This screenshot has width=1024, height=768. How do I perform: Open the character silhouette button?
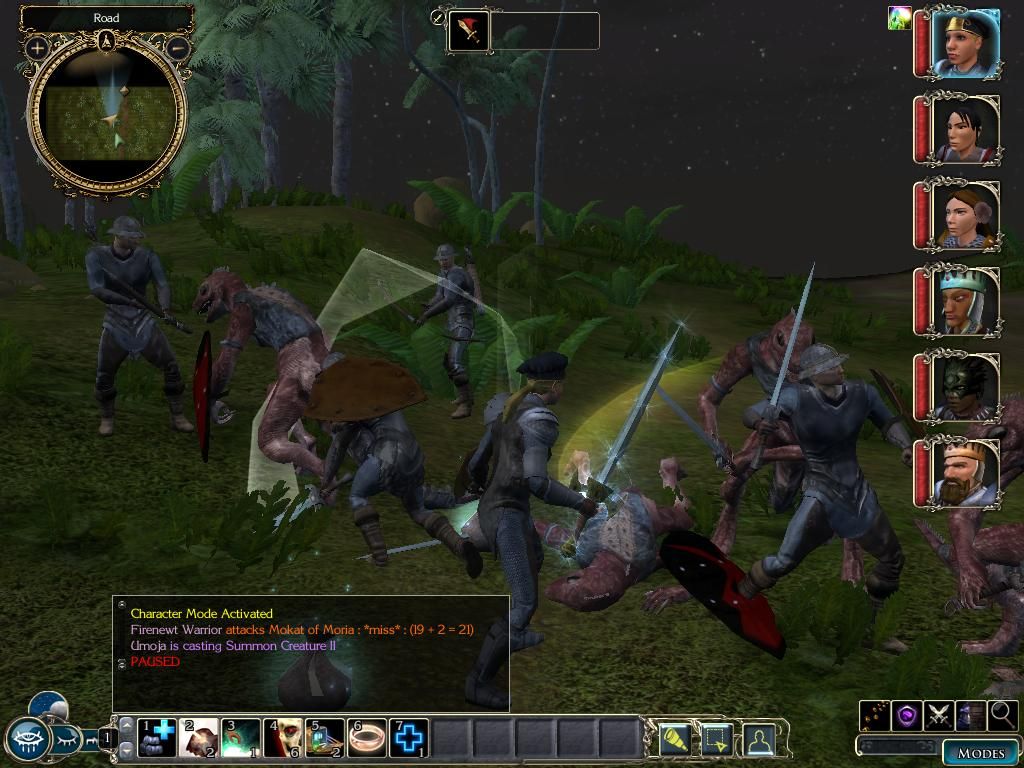pos(761,739)
